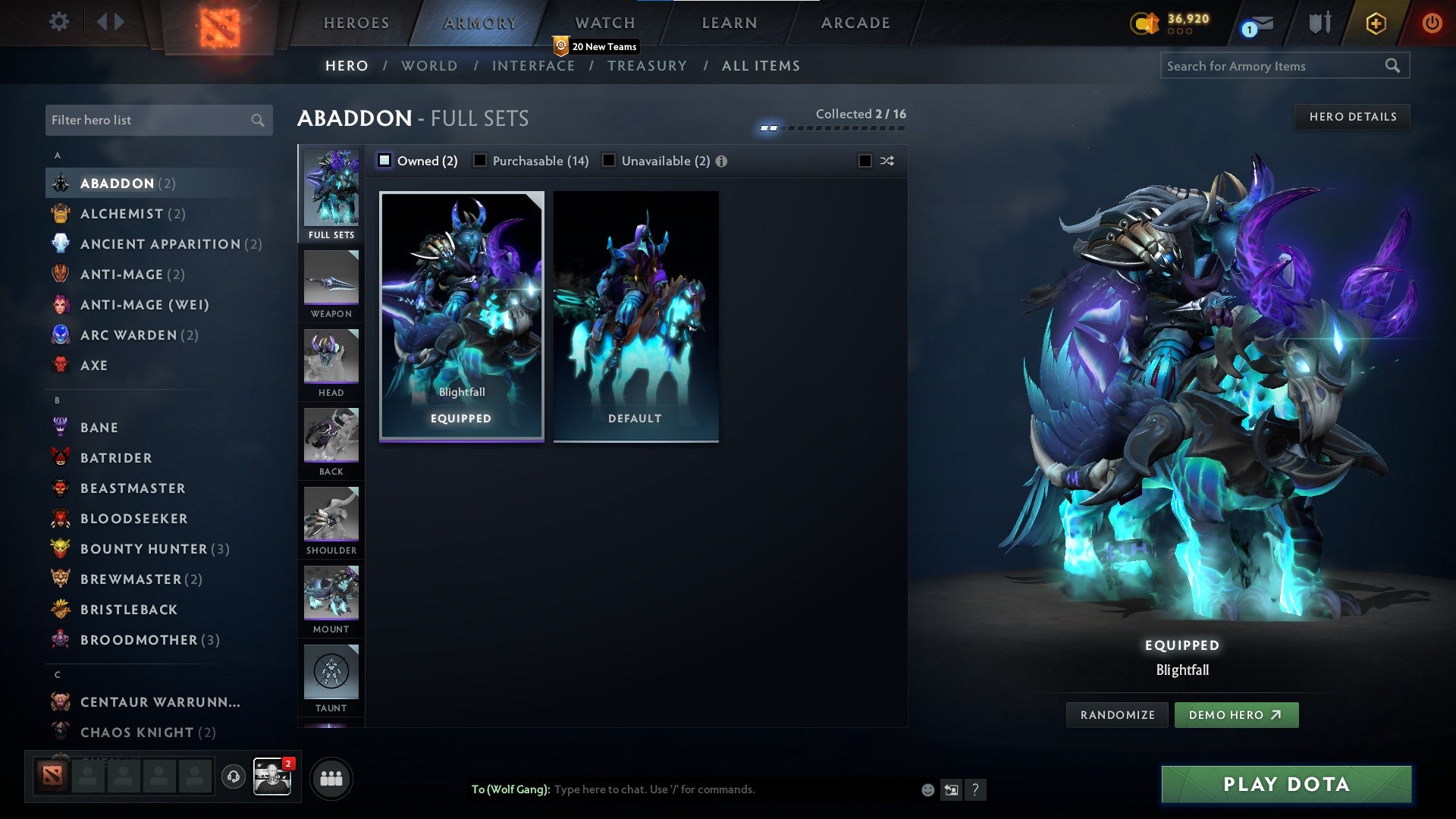Expand the BOUNTY HUNTER hero entry
Viewport: 1456px width, 819px height.
pyautogui.click(x=143, y=548)
